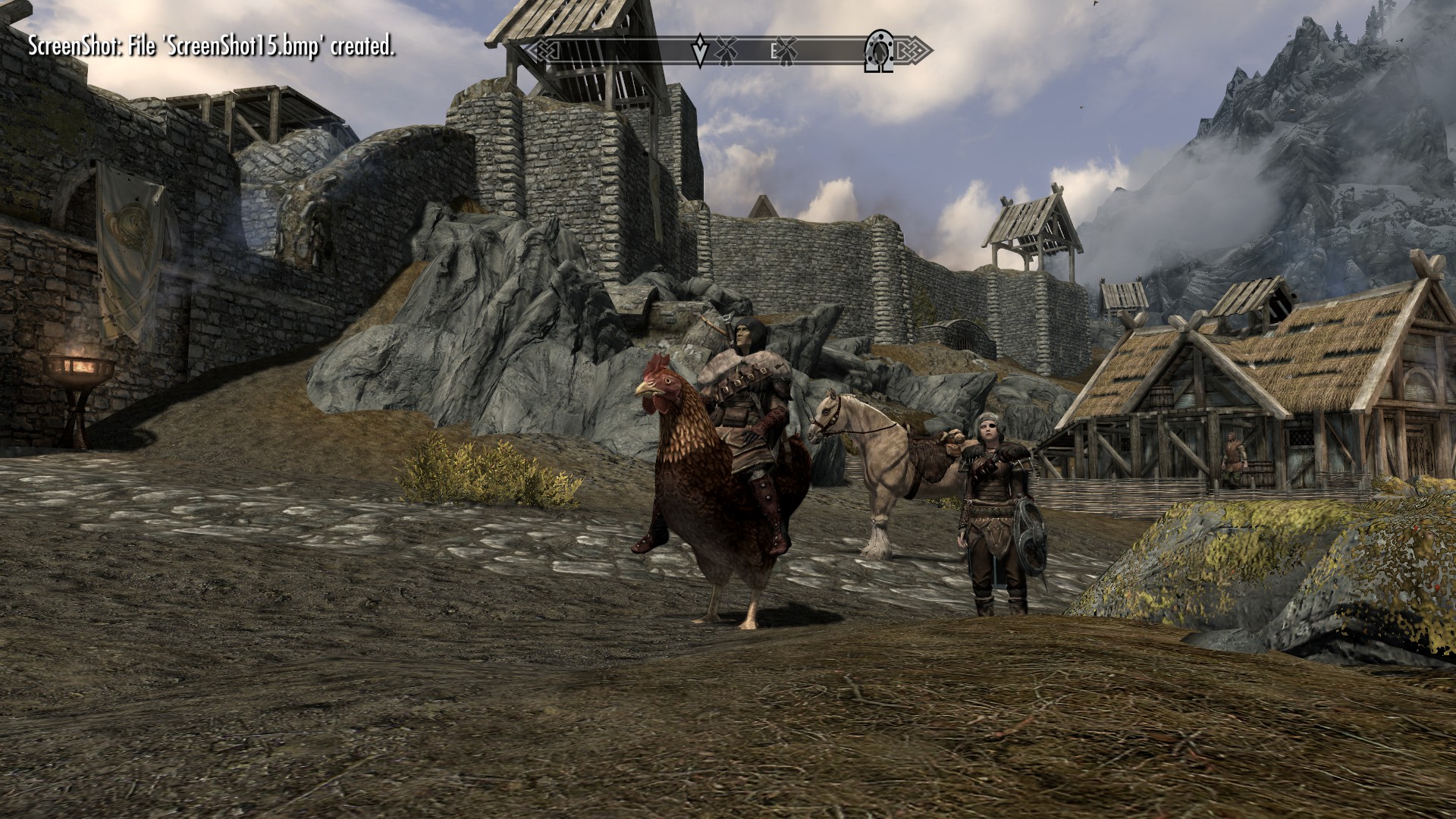Select the horseshoe stables marker on the compass

pos(879,52)
